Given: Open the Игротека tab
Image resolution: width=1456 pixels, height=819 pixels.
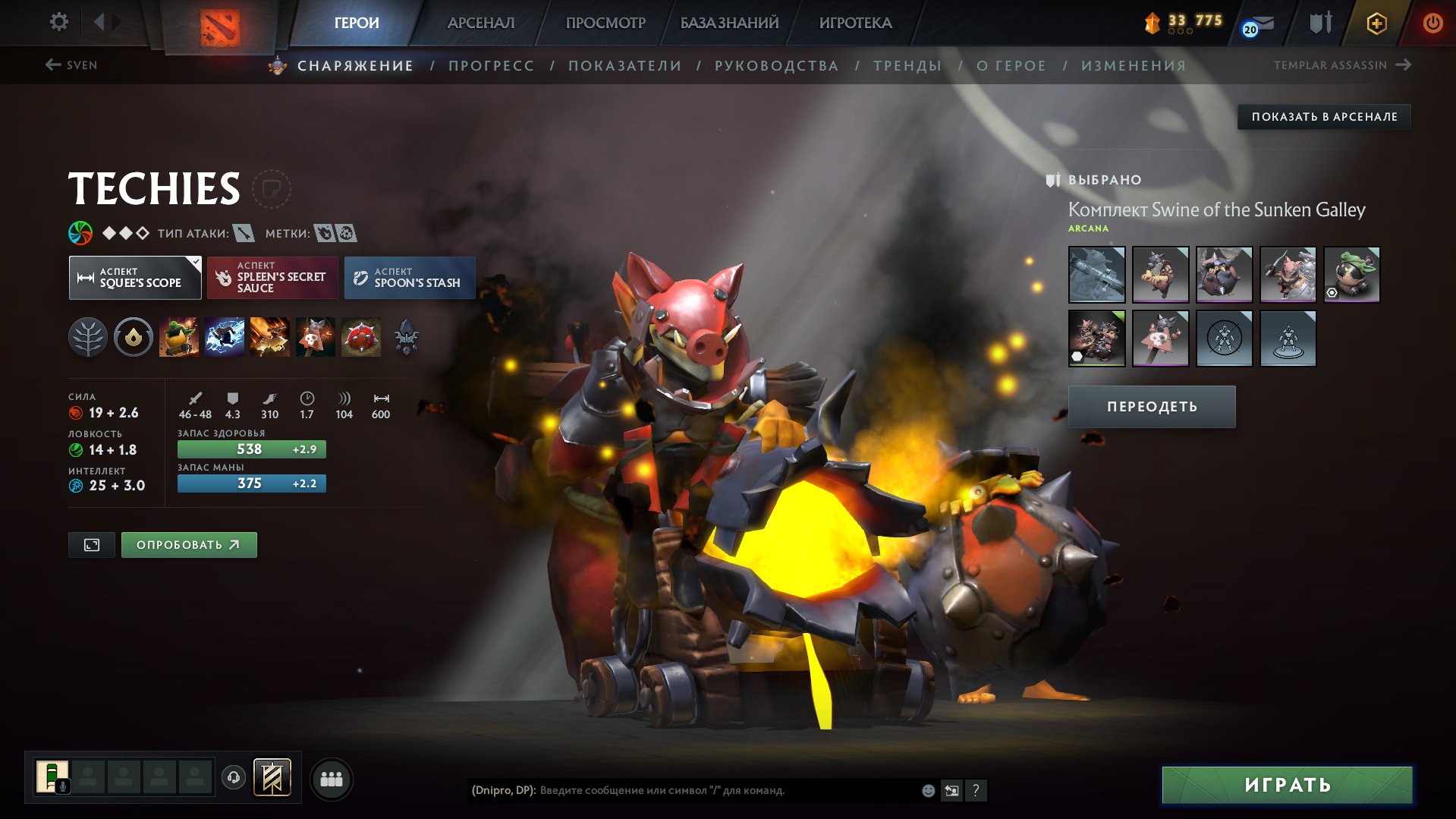Looking at the screenshot, I should pos(855,23).
